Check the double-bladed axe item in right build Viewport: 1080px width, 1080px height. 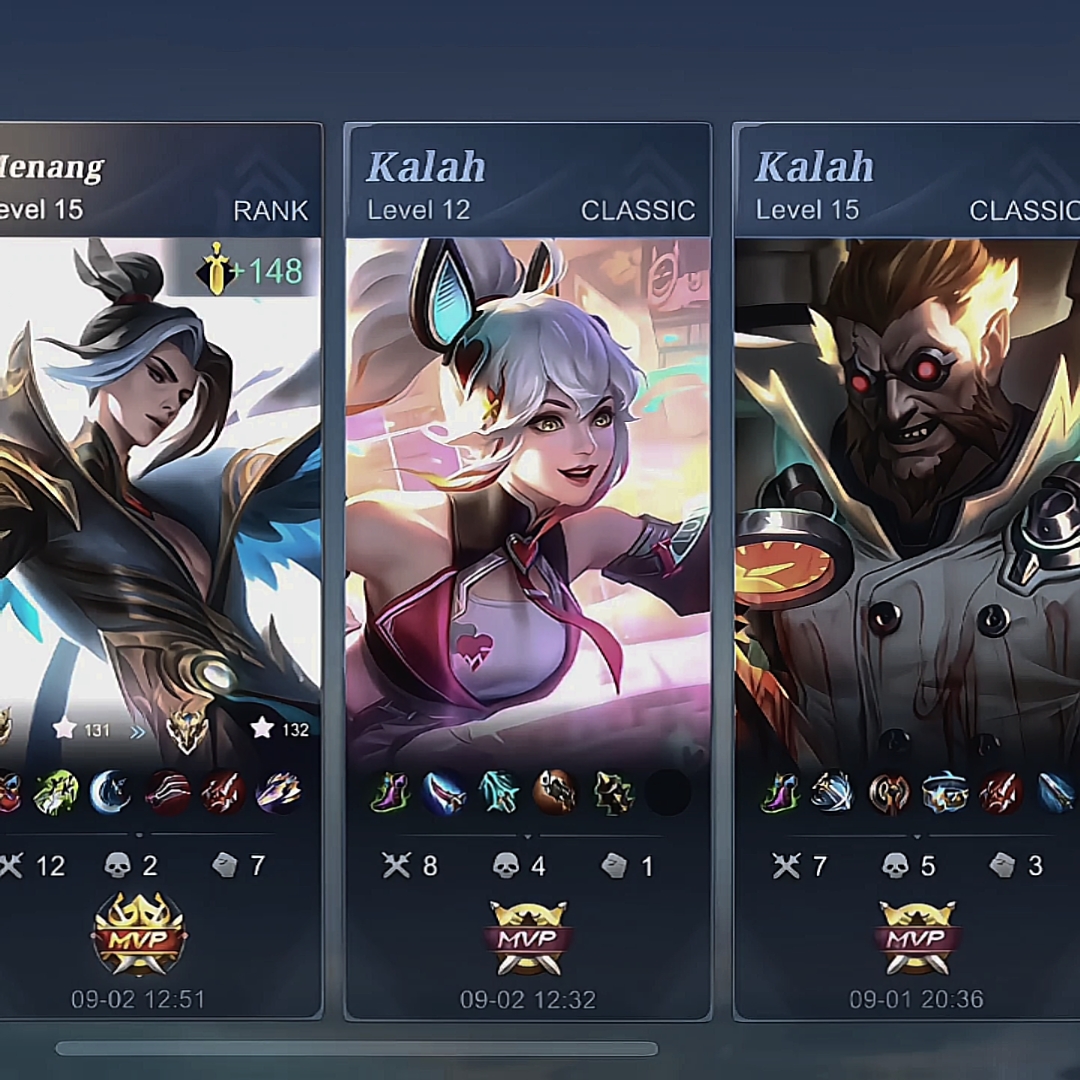[888, 793]
